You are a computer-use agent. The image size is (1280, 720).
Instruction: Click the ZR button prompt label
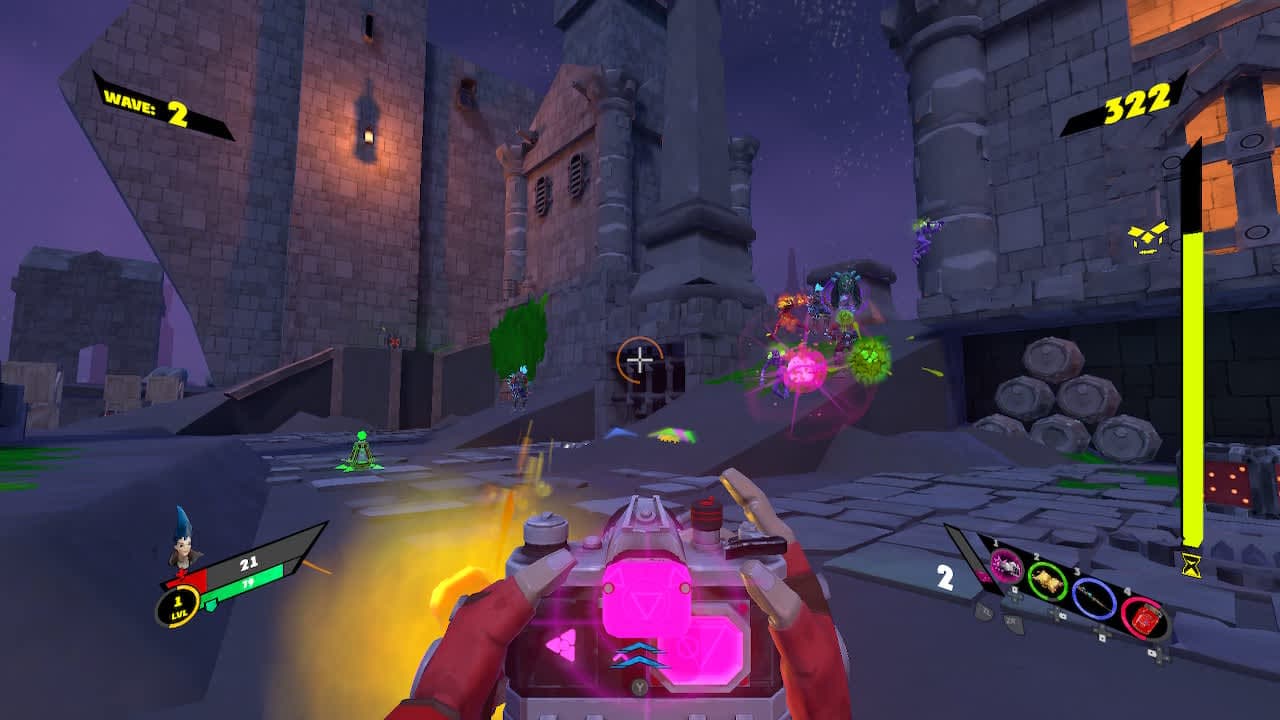[1010, 618]
